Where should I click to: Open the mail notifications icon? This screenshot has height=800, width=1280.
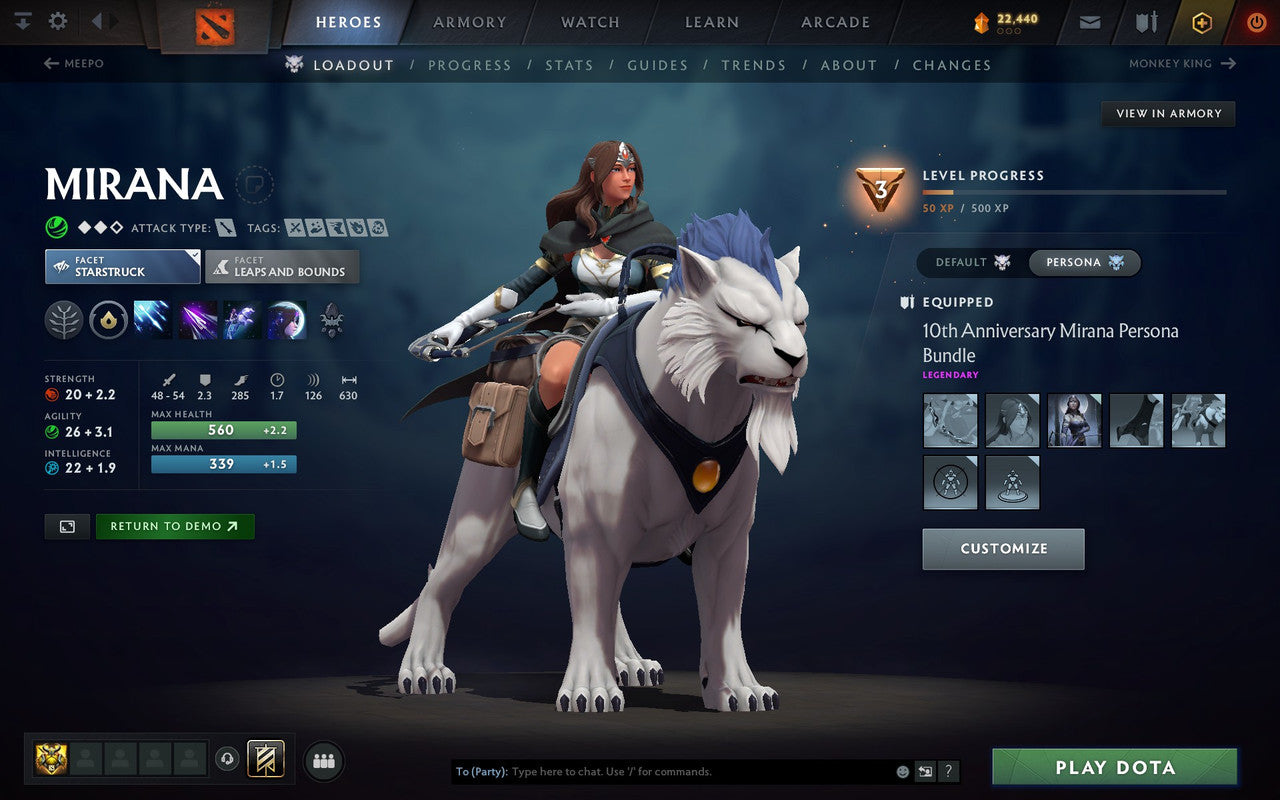click(1089, 22)
